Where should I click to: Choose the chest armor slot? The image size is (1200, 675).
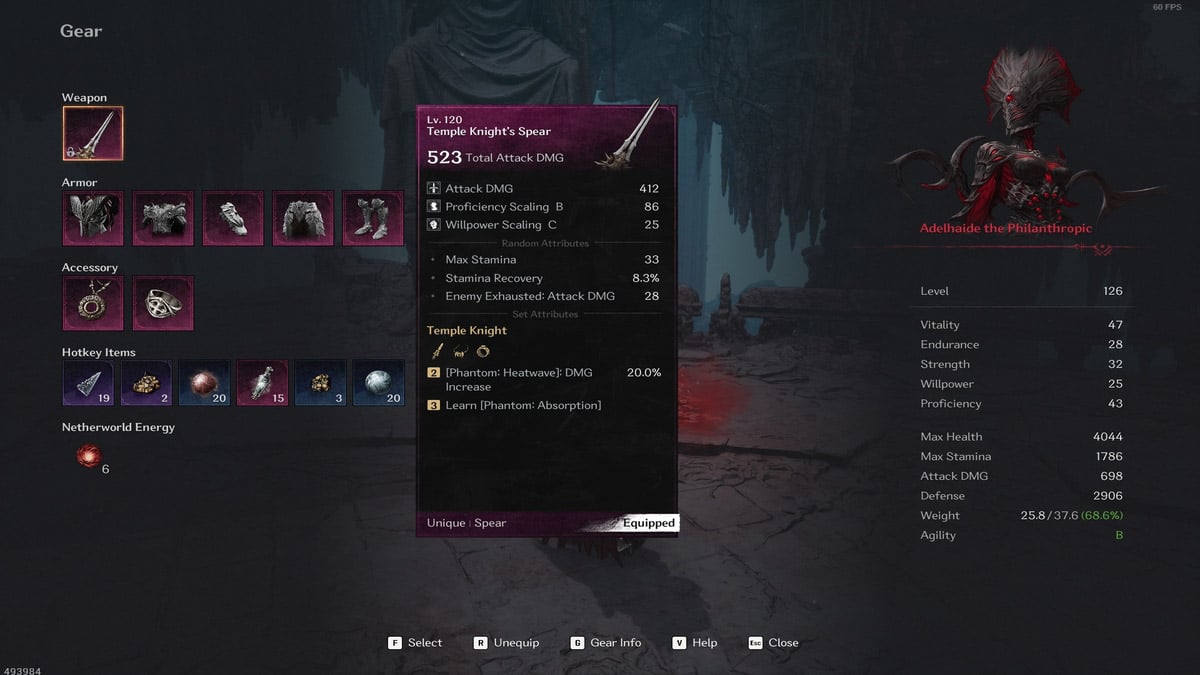click(163, 218)
